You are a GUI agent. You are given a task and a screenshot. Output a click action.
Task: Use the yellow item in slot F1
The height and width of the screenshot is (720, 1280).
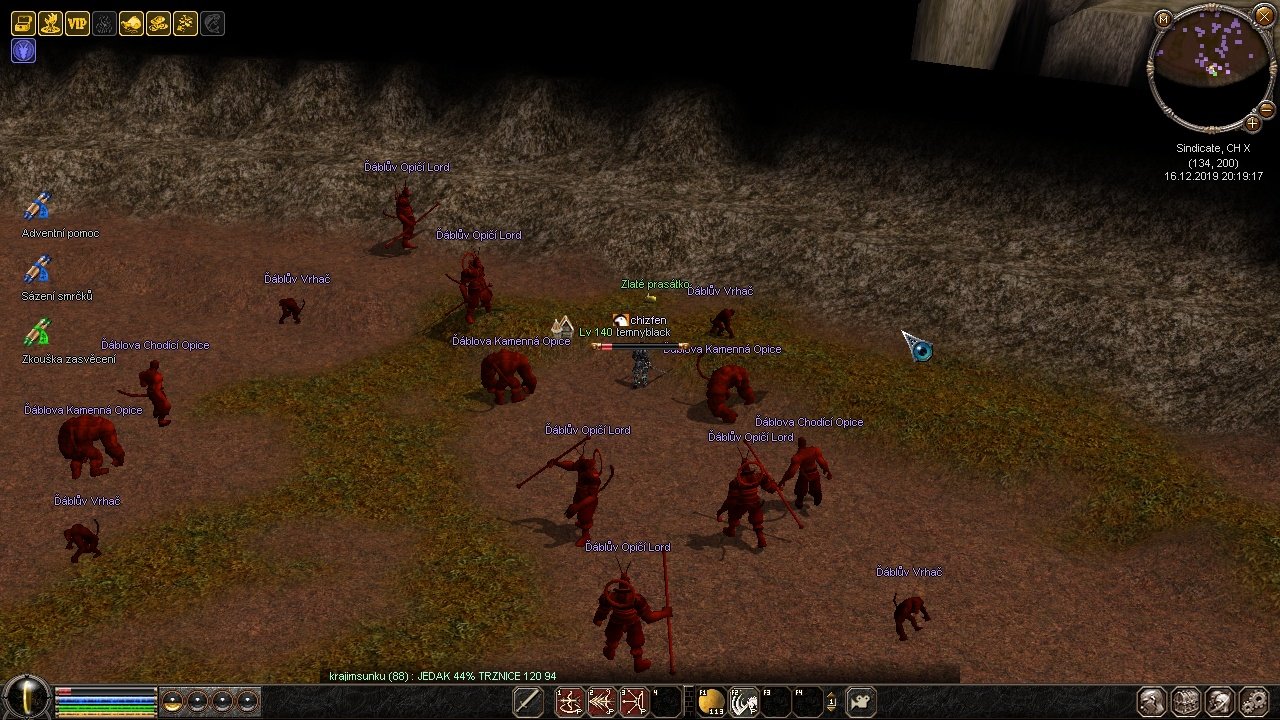[711, 702]
